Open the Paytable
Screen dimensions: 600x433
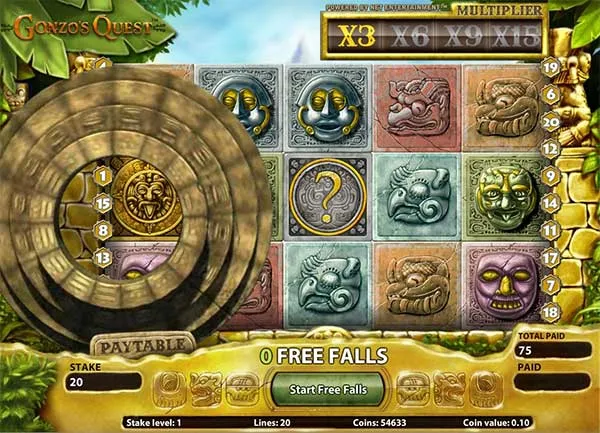[144, 345]
